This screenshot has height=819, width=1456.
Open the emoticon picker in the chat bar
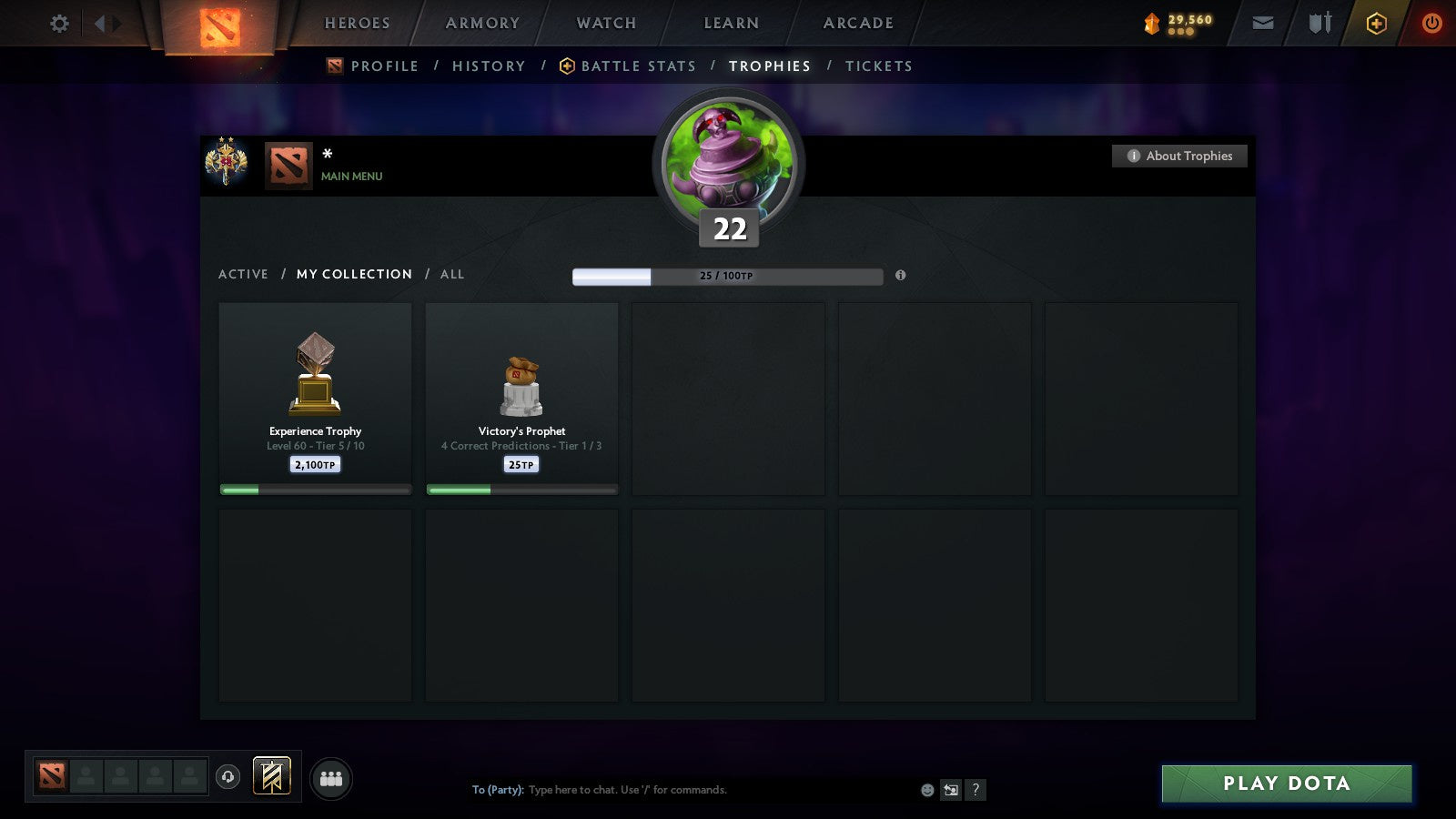(x=925, y=790)
